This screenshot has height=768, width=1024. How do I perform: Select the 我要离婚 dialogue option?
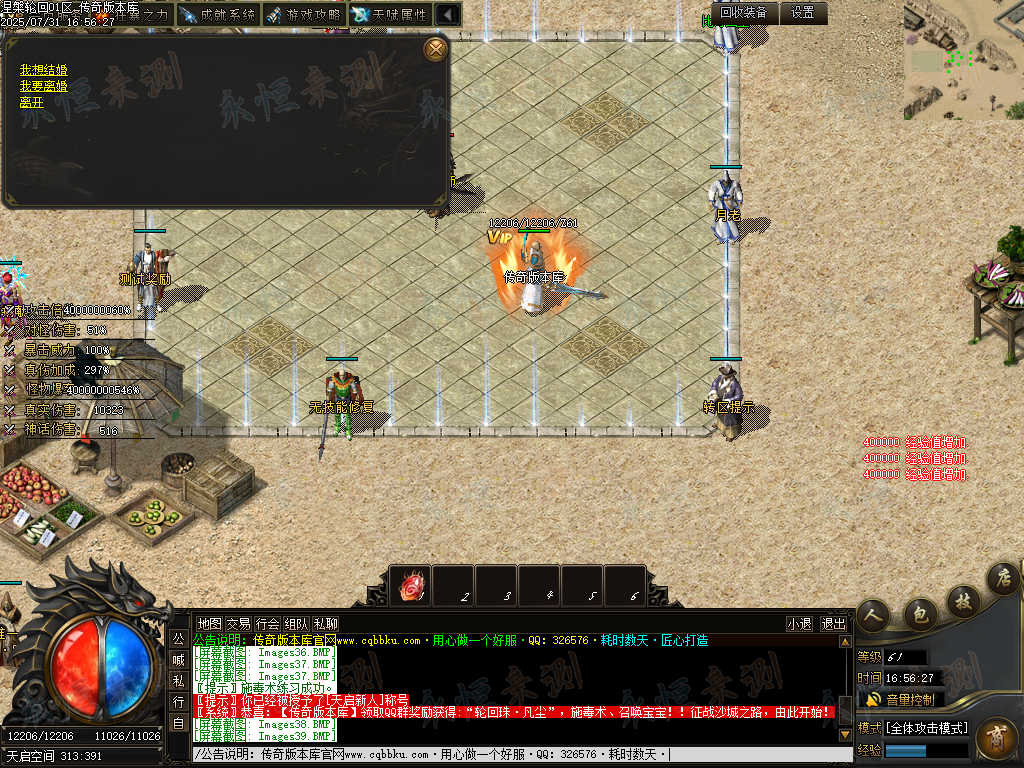pos(44,86)
